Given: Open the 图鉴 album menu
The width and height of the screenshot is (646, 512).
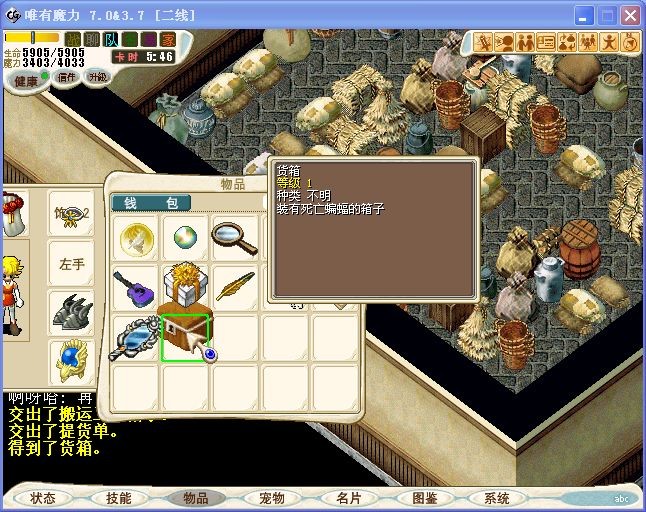Looking at the screenshot, I should click(x=424, y=497).
